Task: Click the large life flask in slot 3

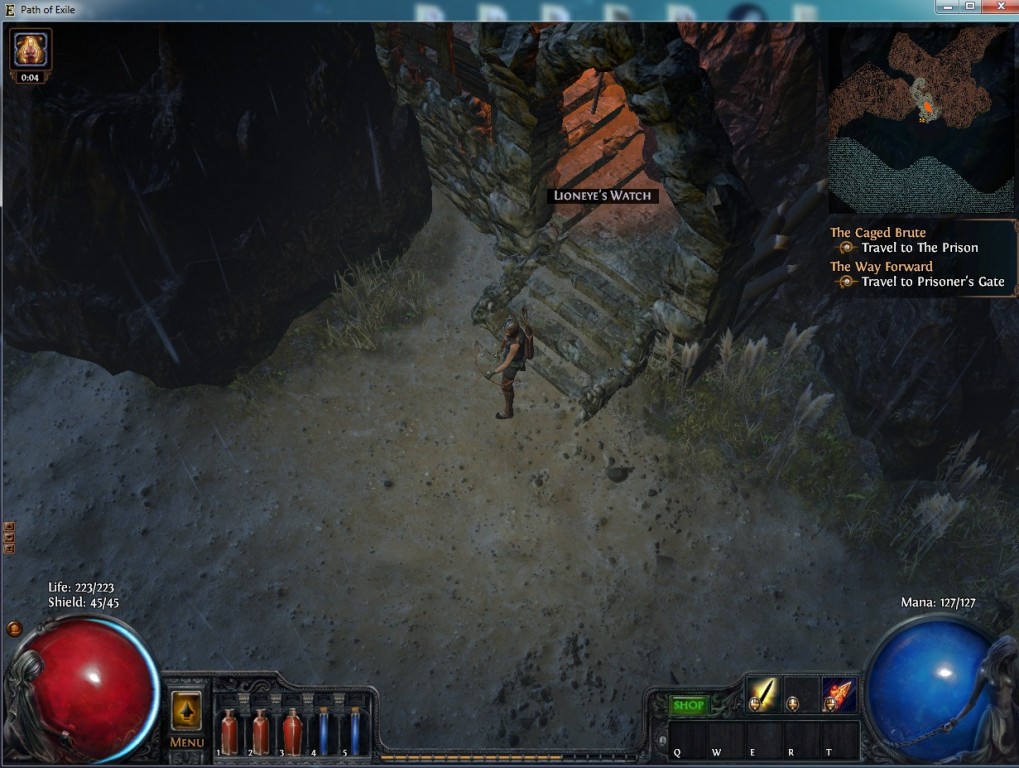Action: coord(292,732)
